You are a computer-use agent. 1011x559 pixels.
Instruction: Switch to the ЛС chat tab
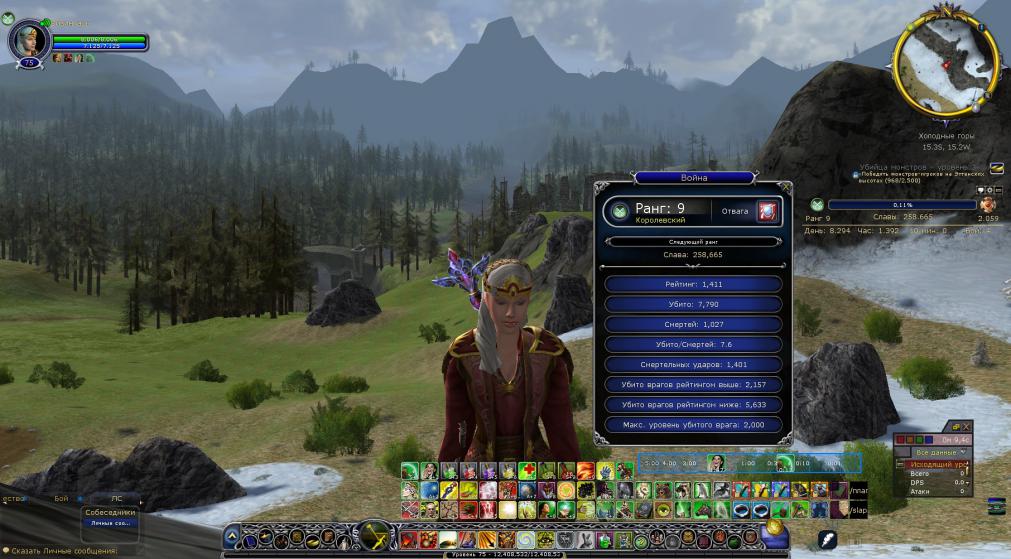(x=116, y=497)
